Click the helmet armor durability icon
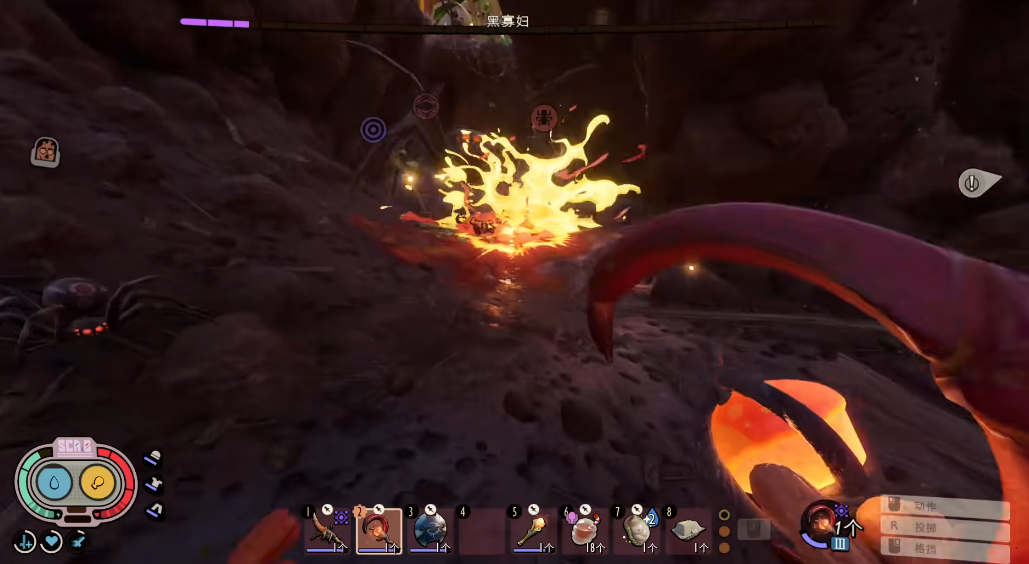The width and height of the screenshot is (1029, 564). click(153, 458)
